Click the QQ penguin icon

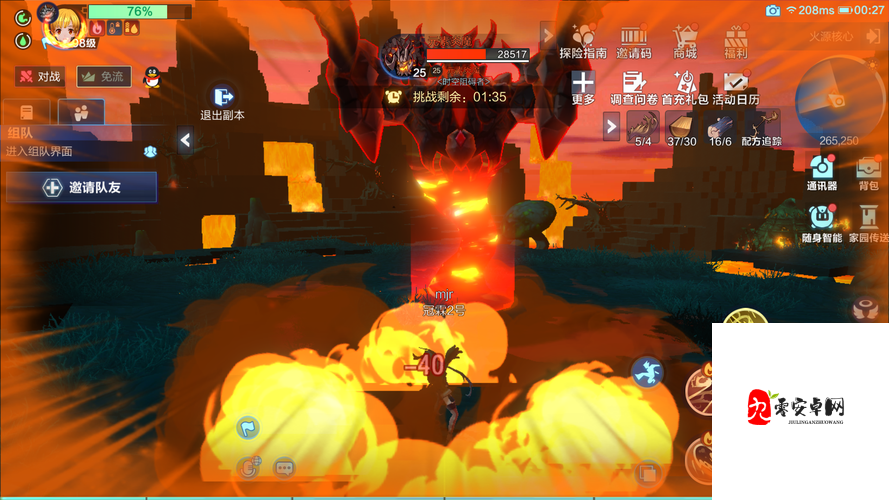152,77
